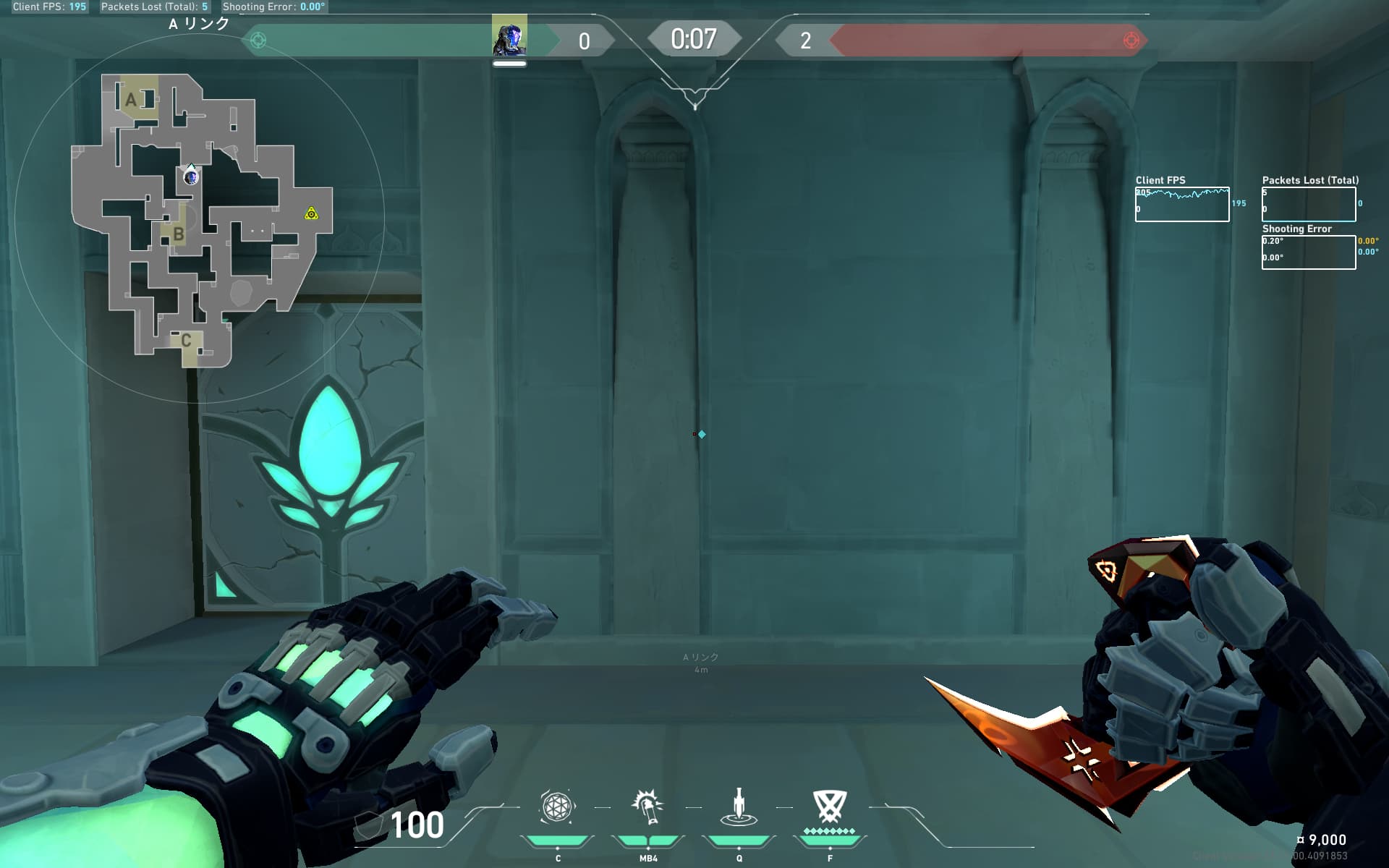The width and height of the screenshot is (1389, 868).
Task: Select site A on the minimap
Action: tap(132, 99)
